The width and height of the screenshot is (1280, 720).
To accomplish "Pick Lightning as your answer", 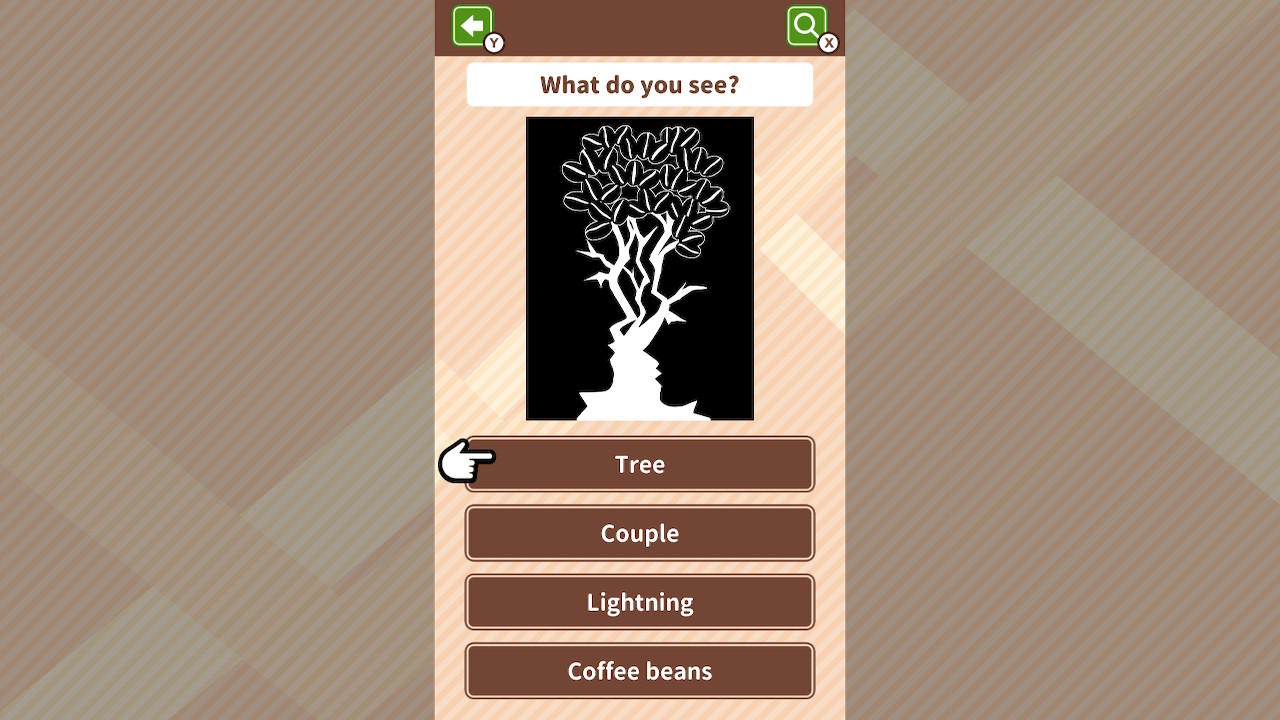I will tap(639, 602).
